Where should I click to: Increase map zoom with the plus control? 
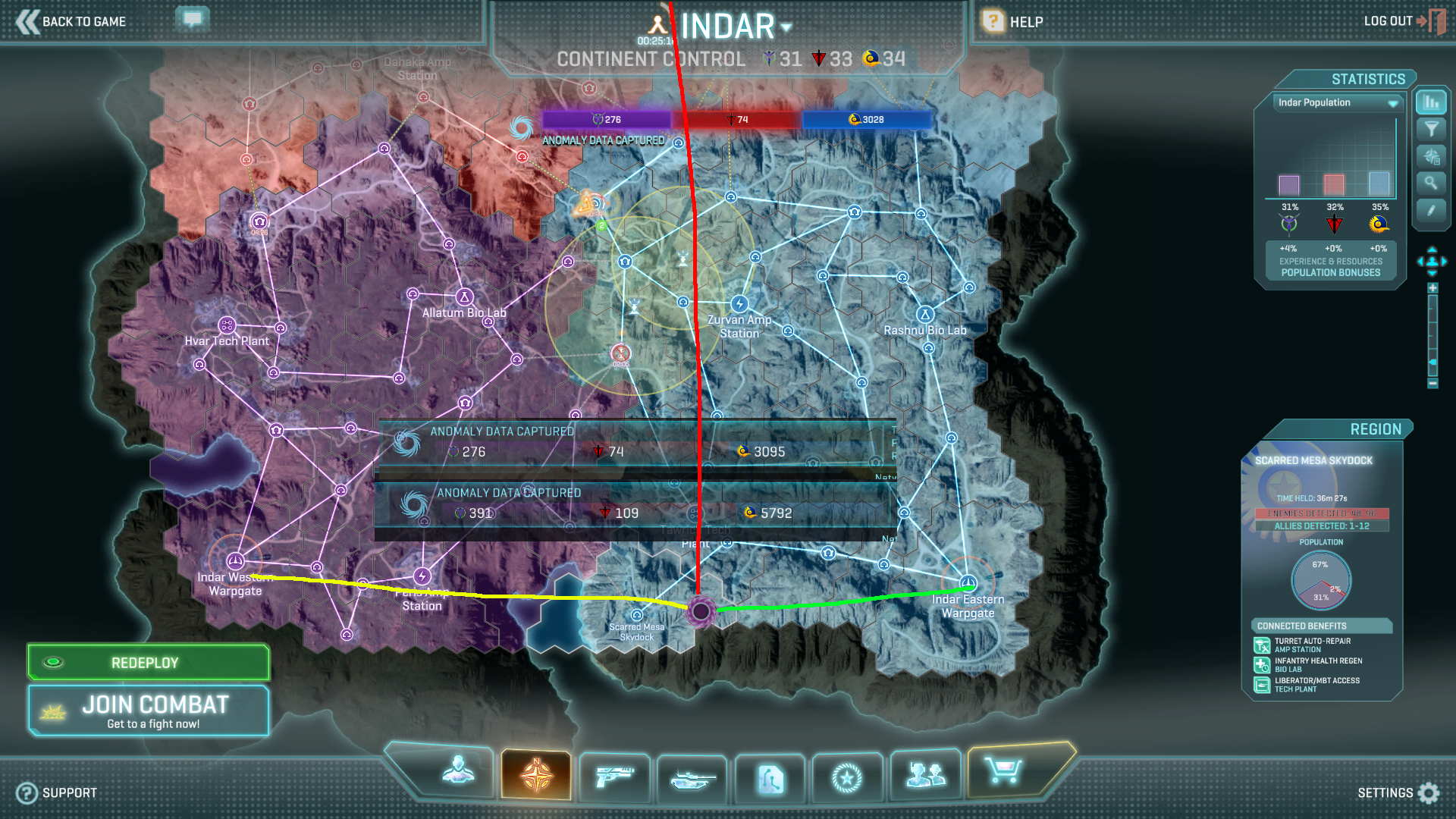(1433, 287)
